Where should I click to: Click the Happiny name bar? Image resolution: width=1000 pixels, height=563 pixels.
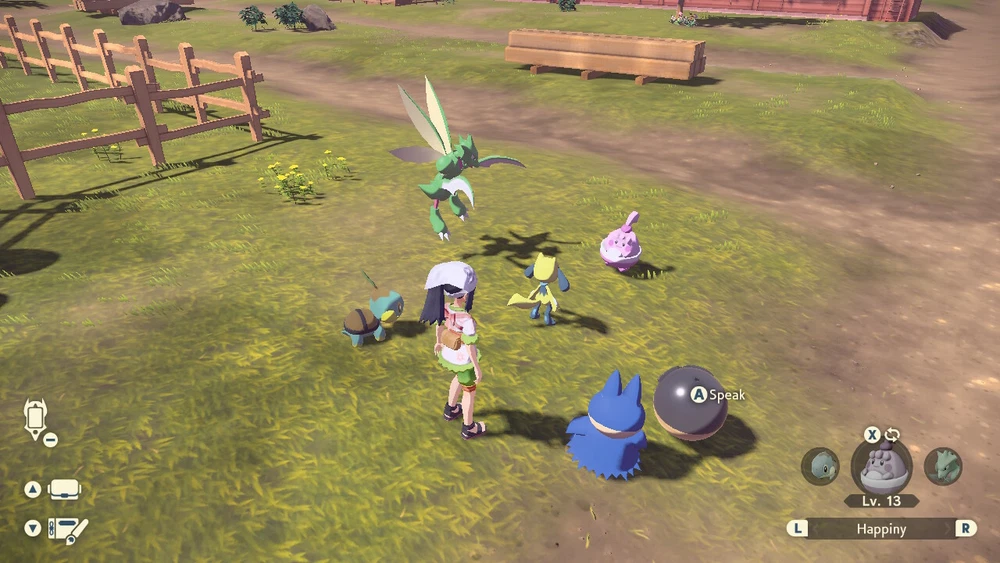881,528
